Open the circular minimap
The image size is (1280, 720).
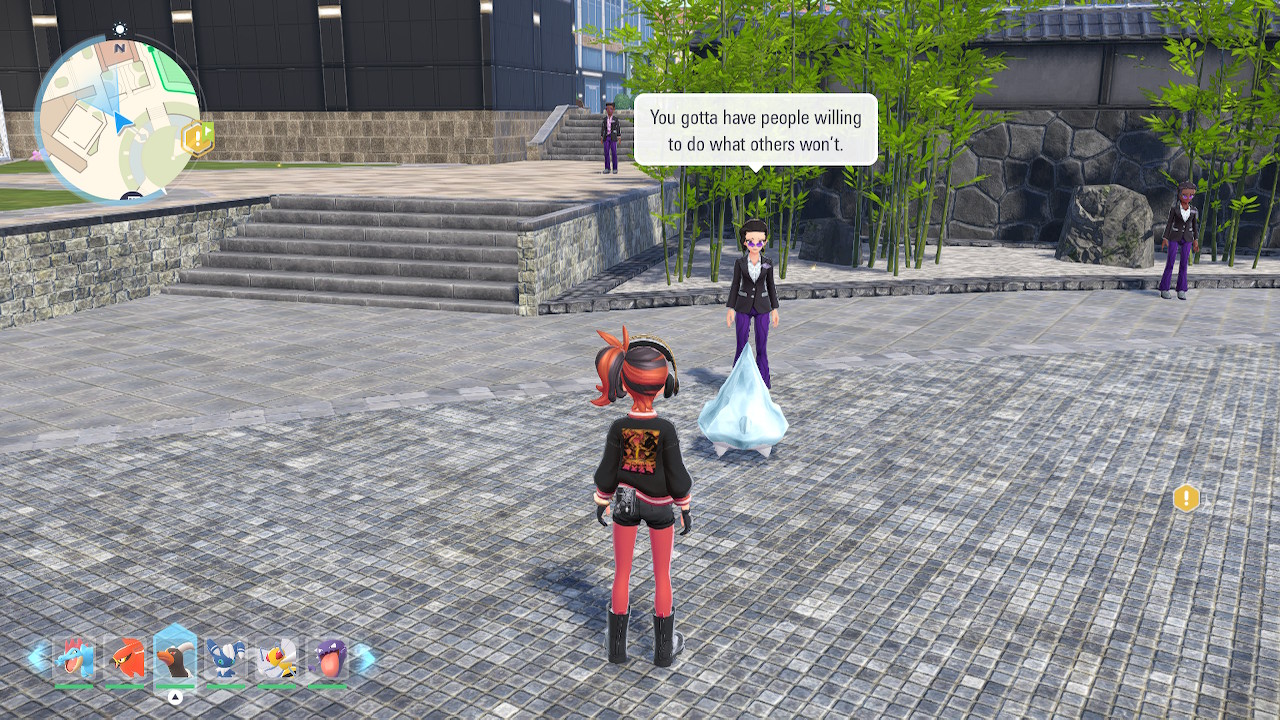pyautogui.click(x=117, y=118)
